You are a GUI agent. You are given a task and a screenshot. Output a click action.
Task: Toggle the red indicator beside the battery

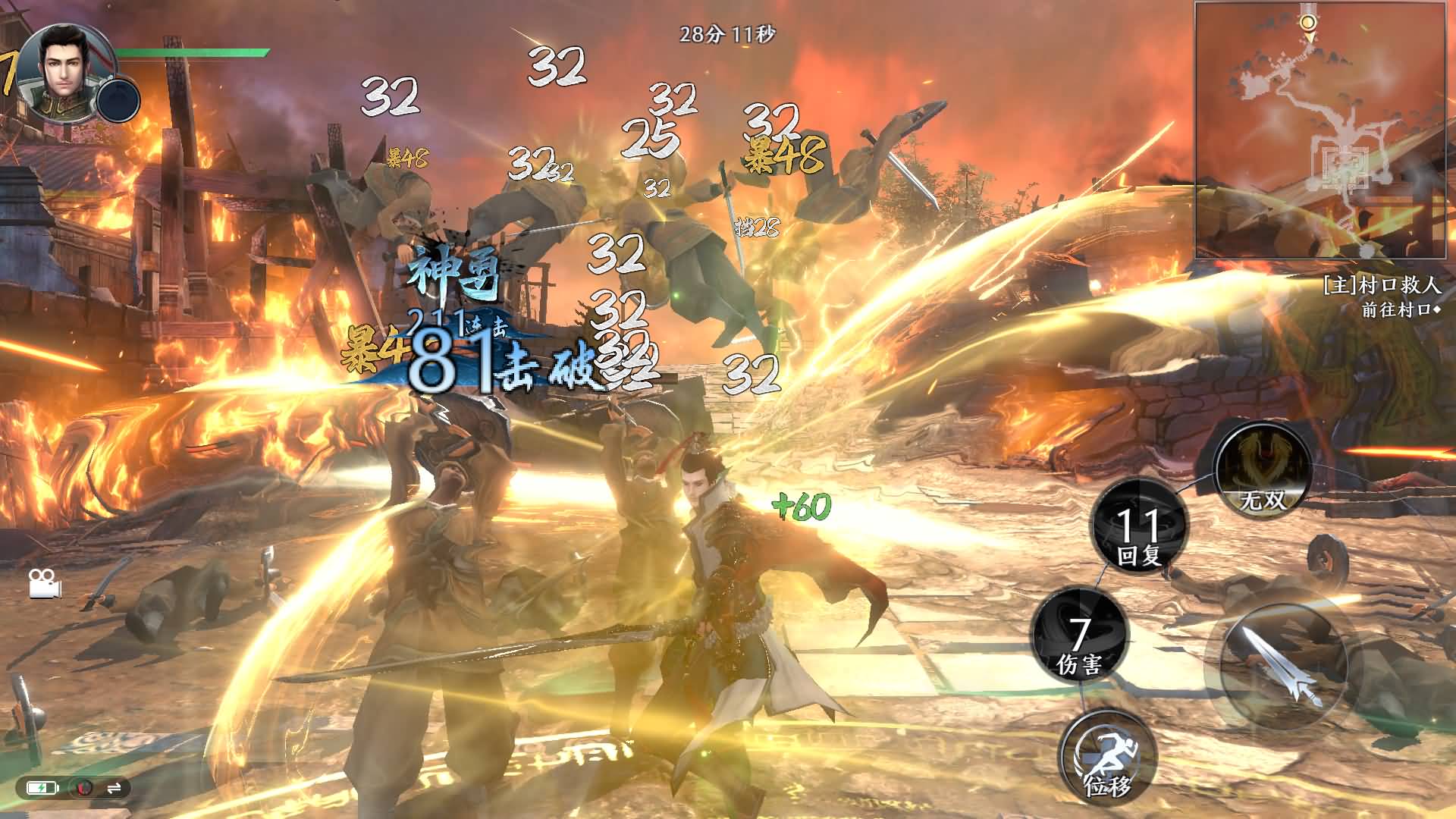click(83, 789)
